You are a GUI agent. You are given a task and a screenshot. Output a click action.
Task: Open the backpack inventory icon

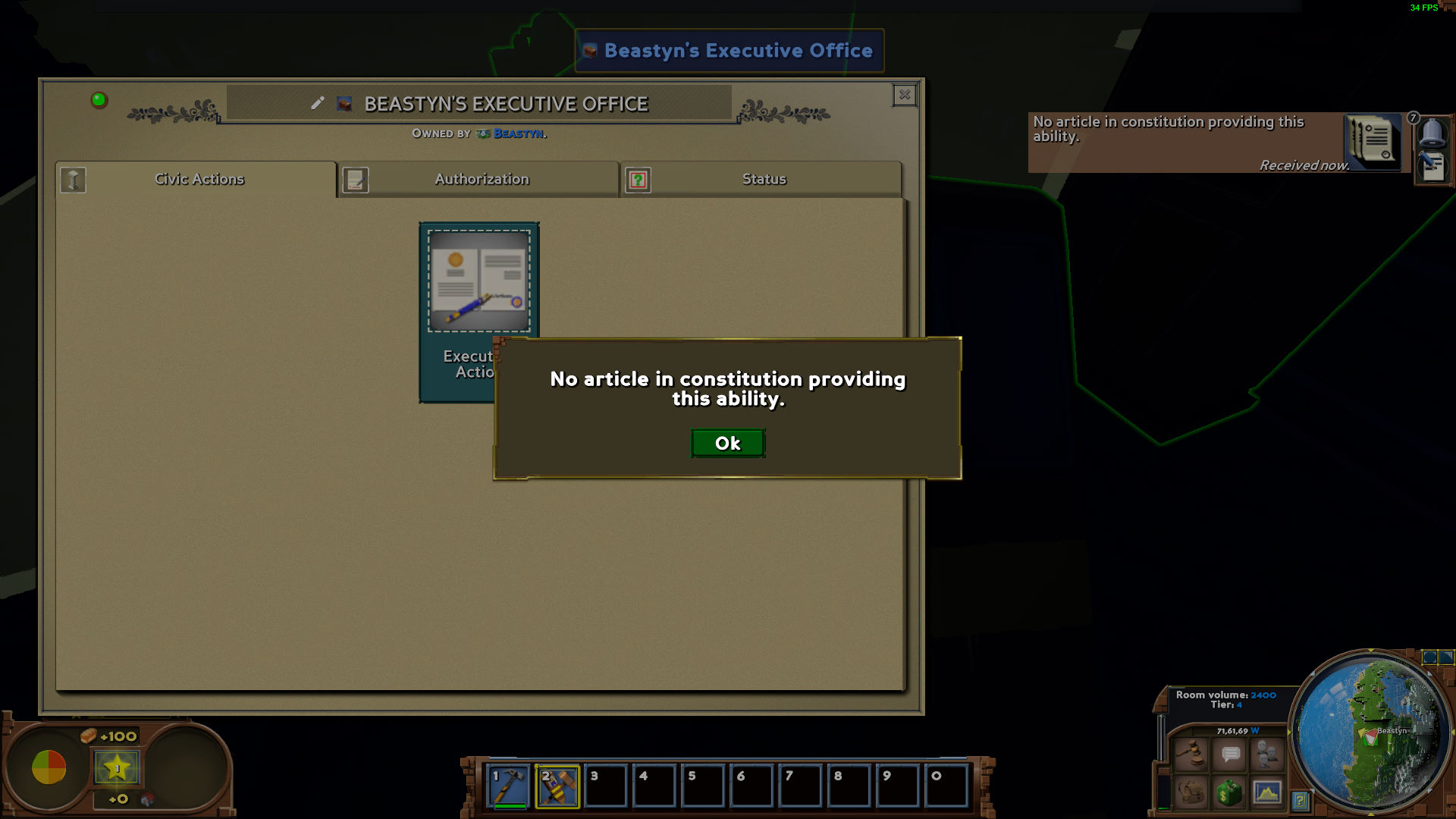pyautogui.click(x=1191, y=792)
